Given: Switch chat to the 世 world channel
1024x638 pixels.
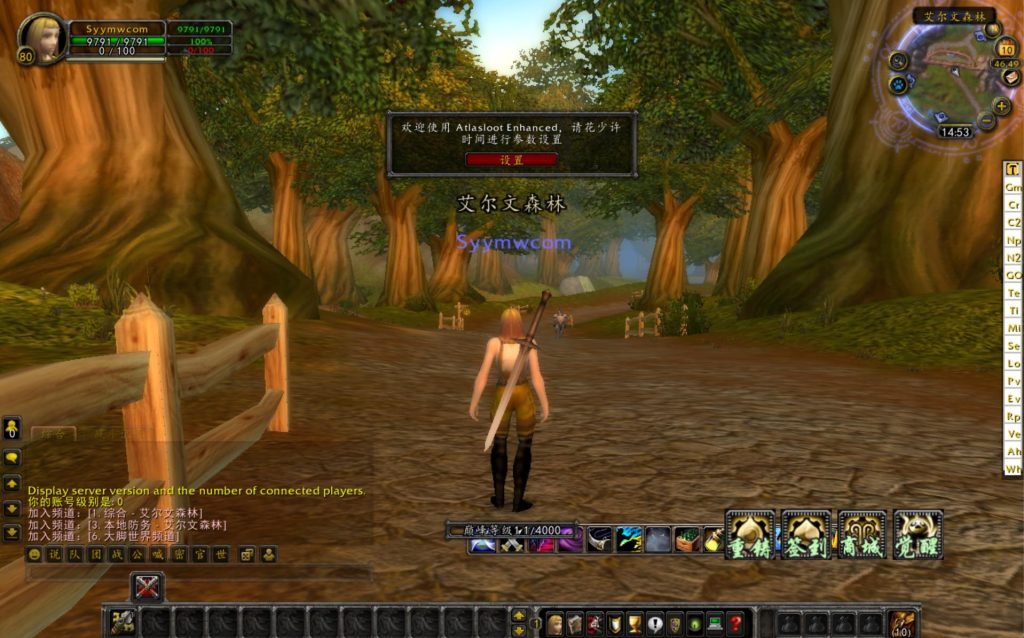Looking at the screenshot, I should [221, 554].
